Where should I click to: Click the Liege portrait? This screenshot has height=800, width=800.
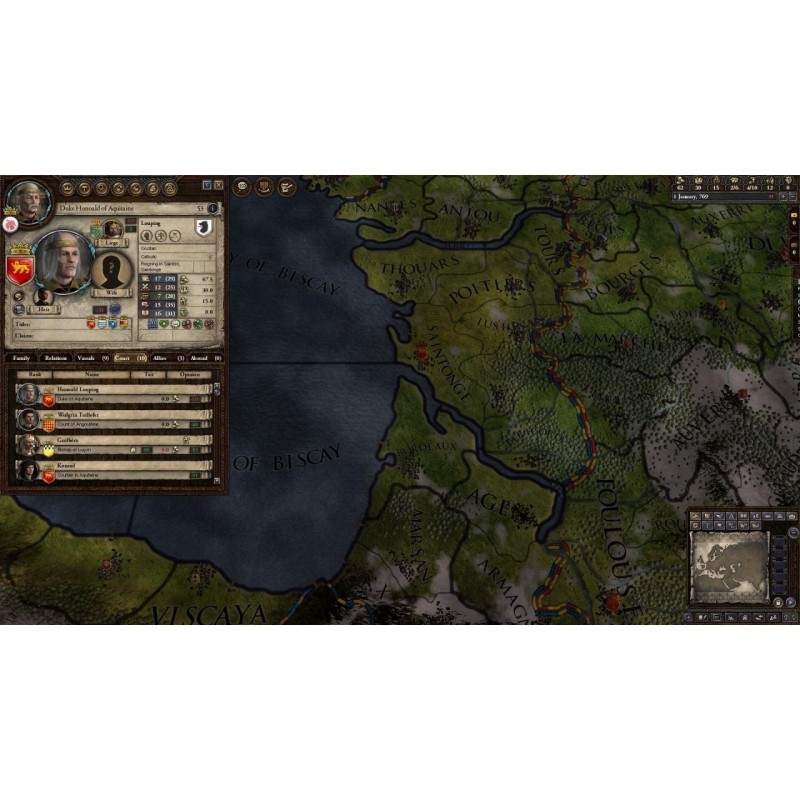coord(113,229)
